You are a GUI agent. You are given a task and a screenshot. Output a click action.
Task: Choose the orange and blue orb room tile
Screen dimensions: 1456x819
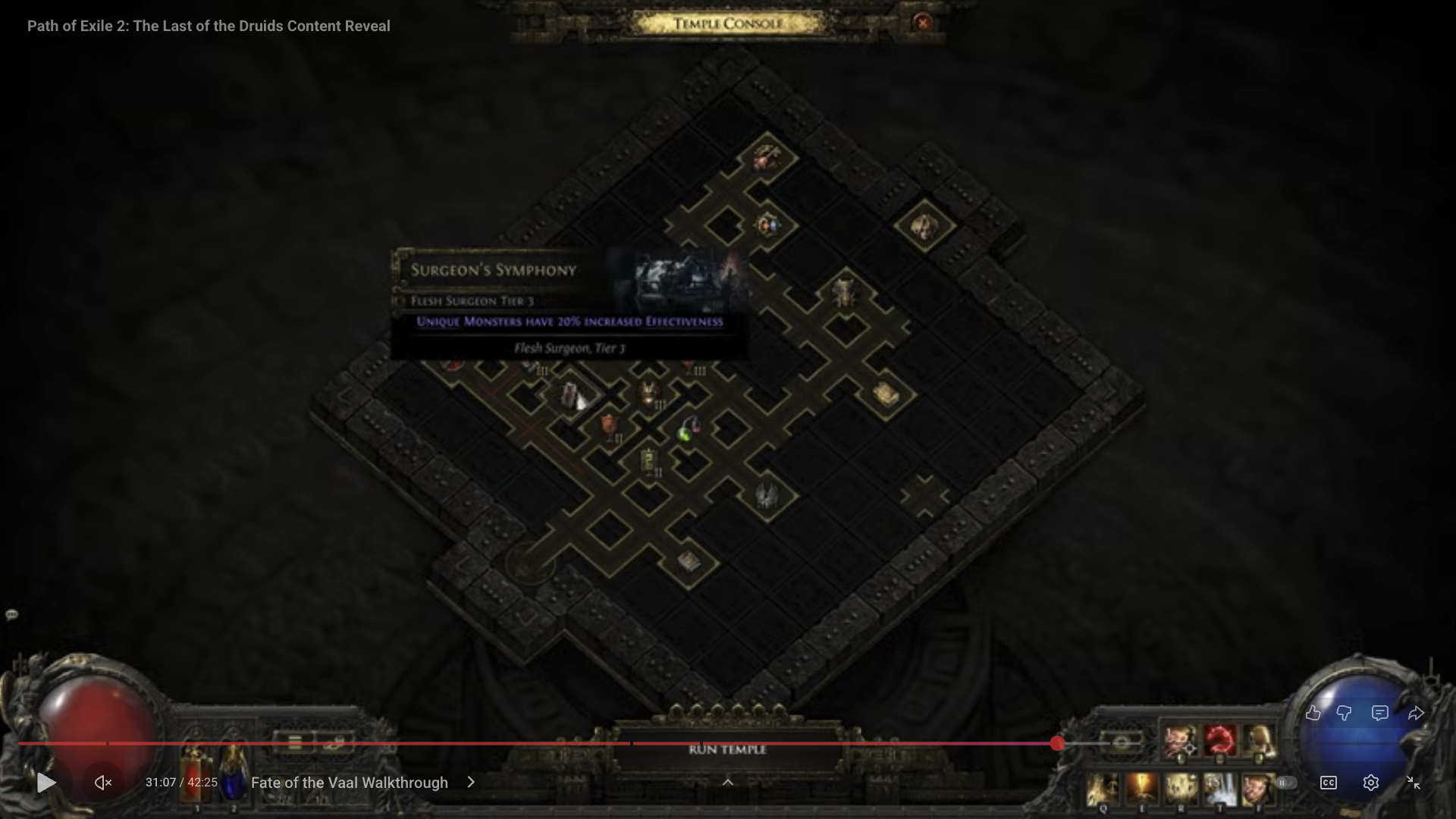[x=767, y=225]
